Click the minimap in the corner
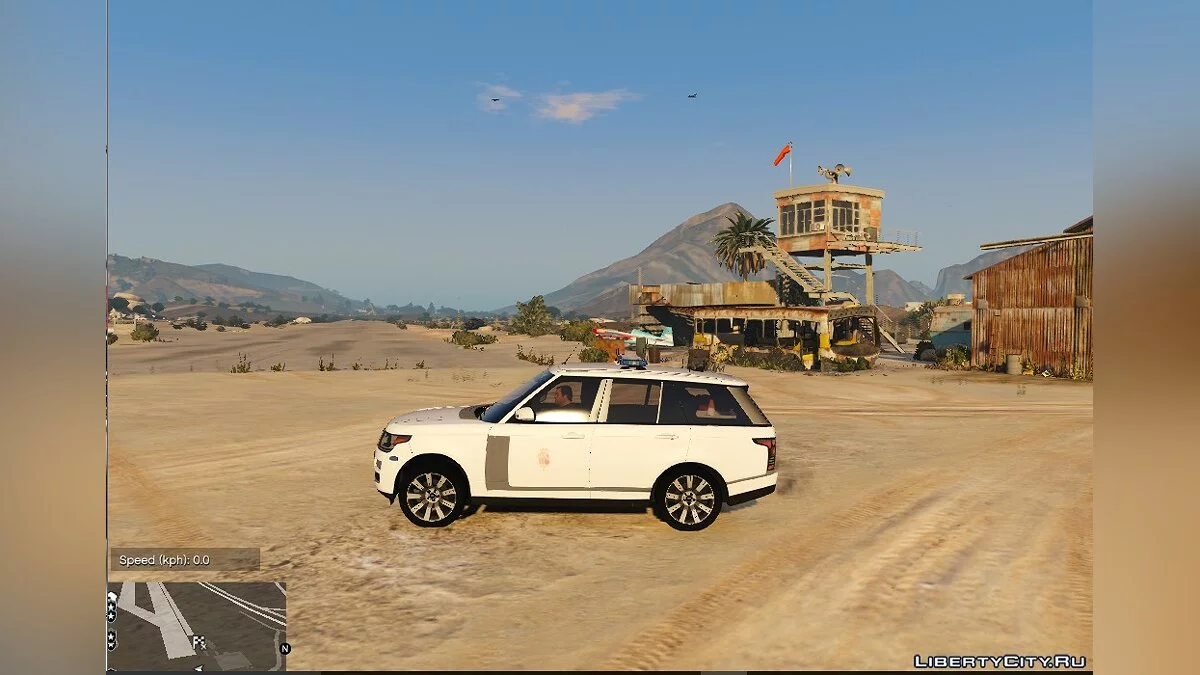Image resolution: width=1200 pixels, height=675 pixels. coord(197,626)
